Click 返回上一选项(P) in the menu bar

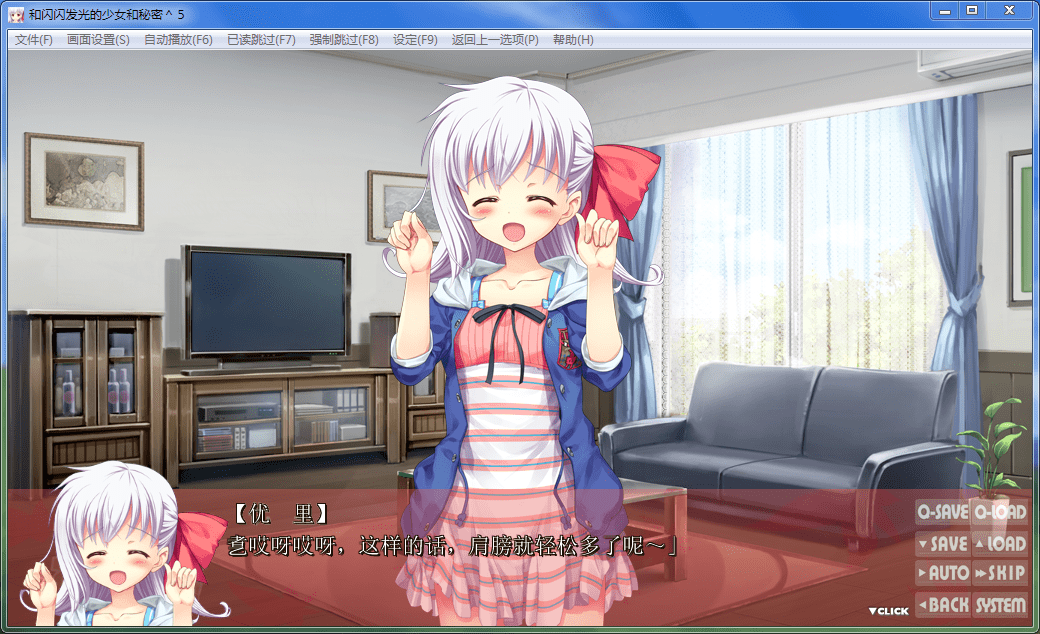pos(495,40)
